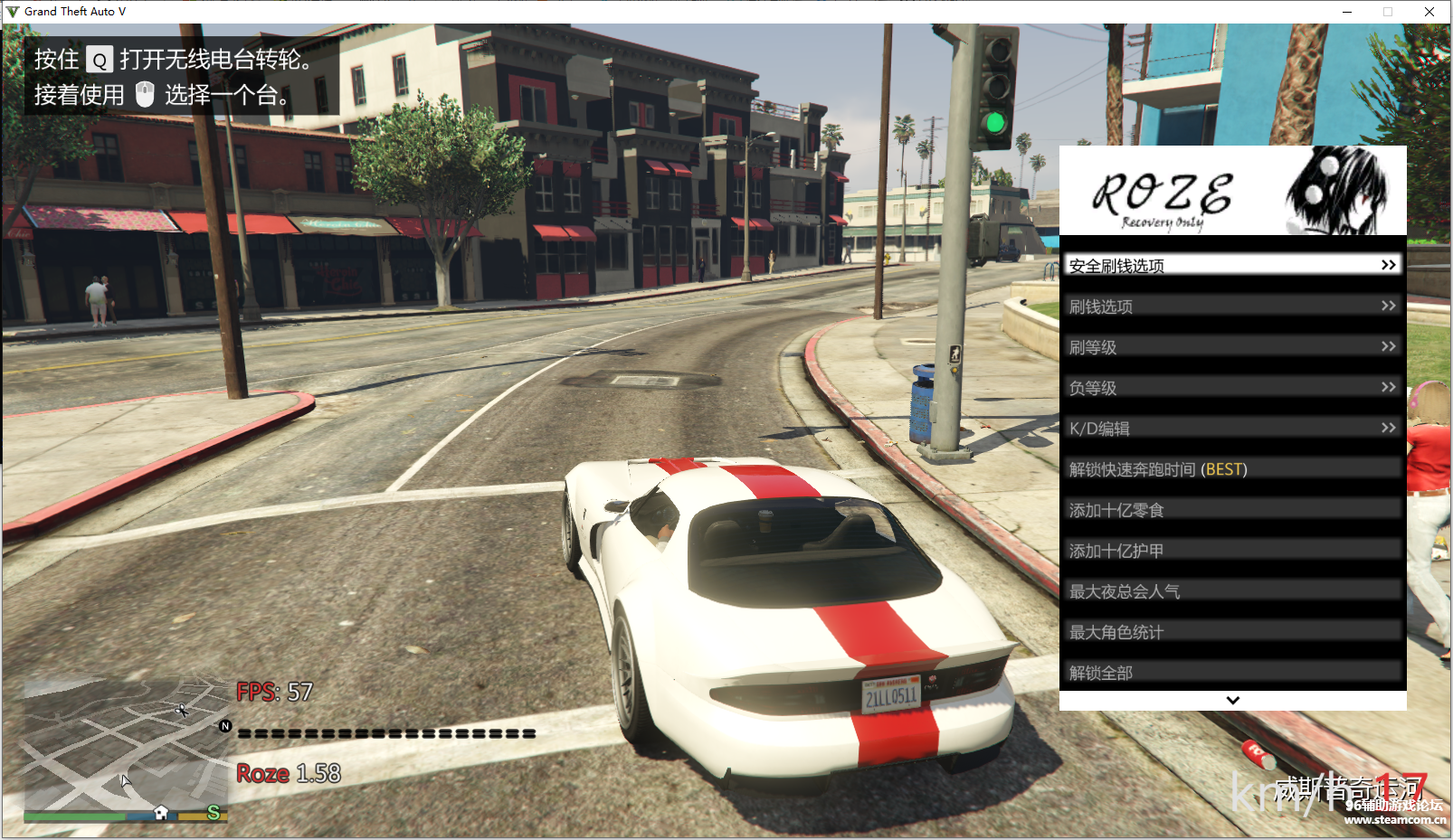The image size is (1453, 840).
Task: Click the ROZE Recovery Only menu banner
Action: point(1232,191)
